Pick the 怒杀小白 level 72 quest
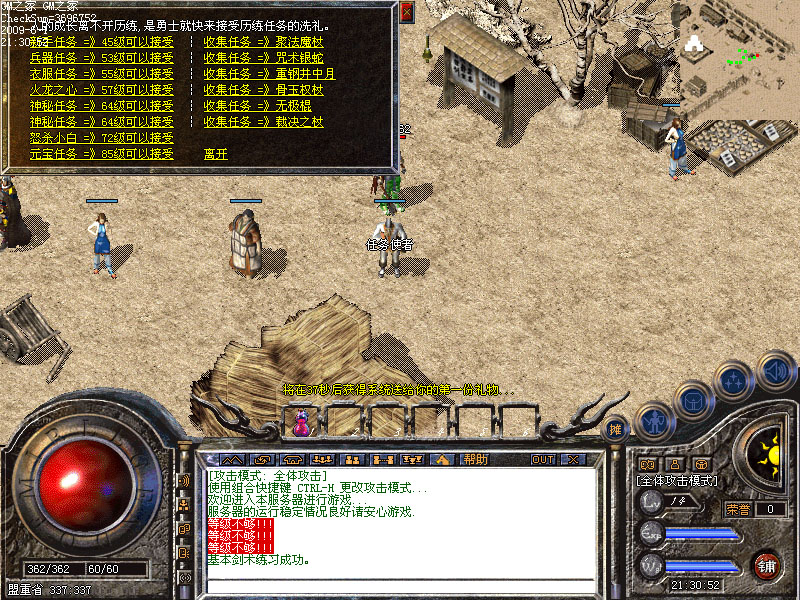Viewport: 800px width, 600px height. tap(101, 138)
